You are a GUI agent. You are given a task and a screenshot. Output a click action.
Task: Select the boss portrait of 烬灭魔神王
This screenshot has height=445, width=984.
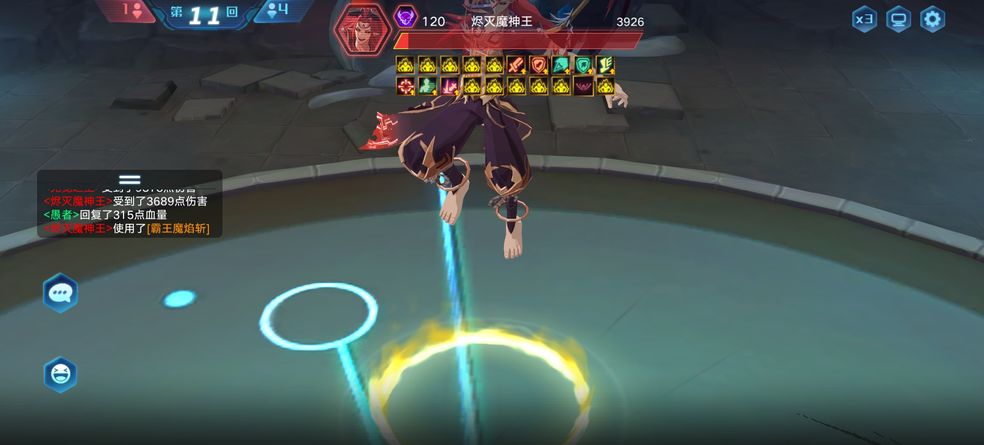(361, 28)
